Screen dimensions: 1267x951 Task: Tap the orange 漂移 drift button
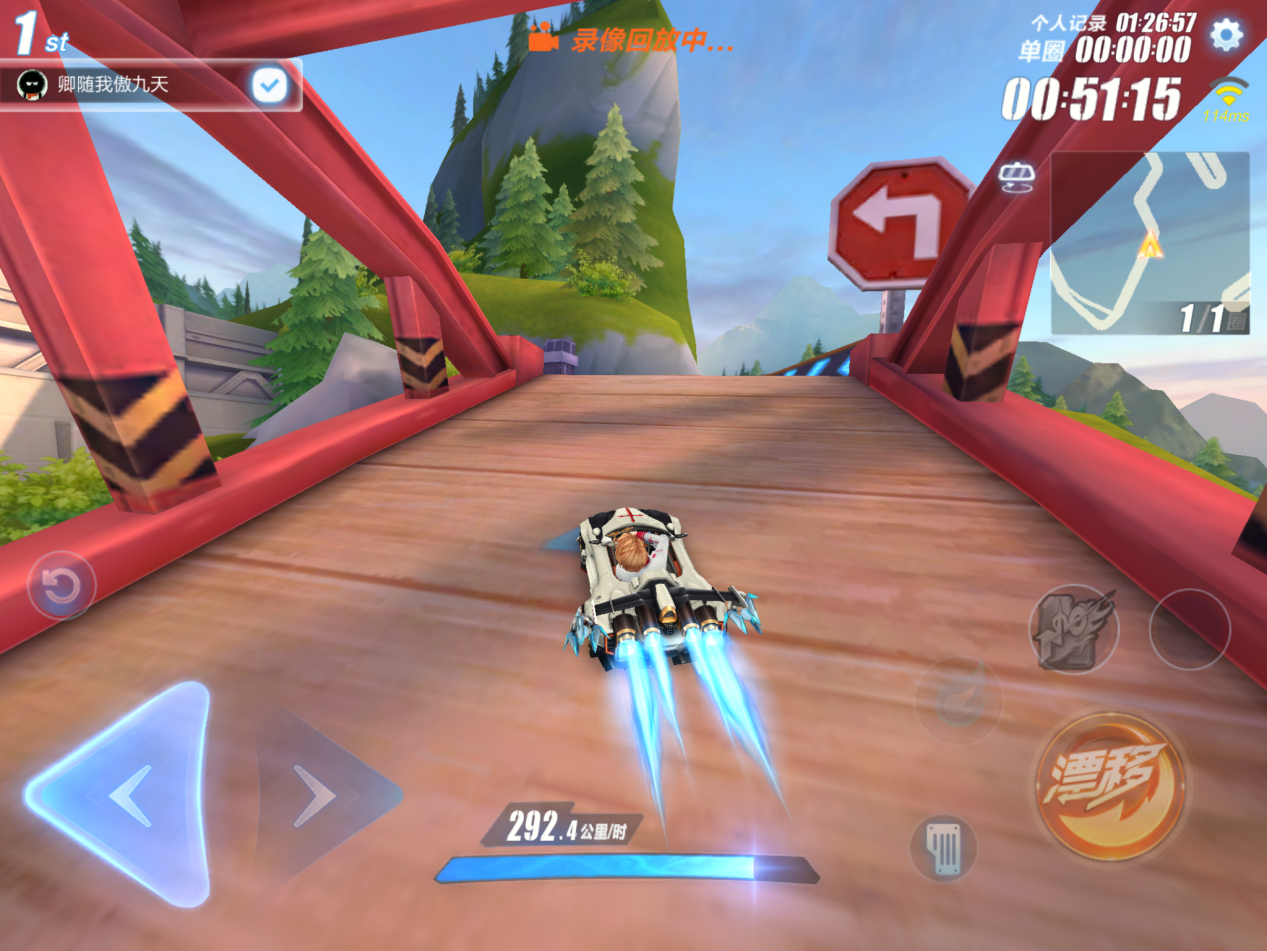pyautogui.click(x=1110, y=786)
